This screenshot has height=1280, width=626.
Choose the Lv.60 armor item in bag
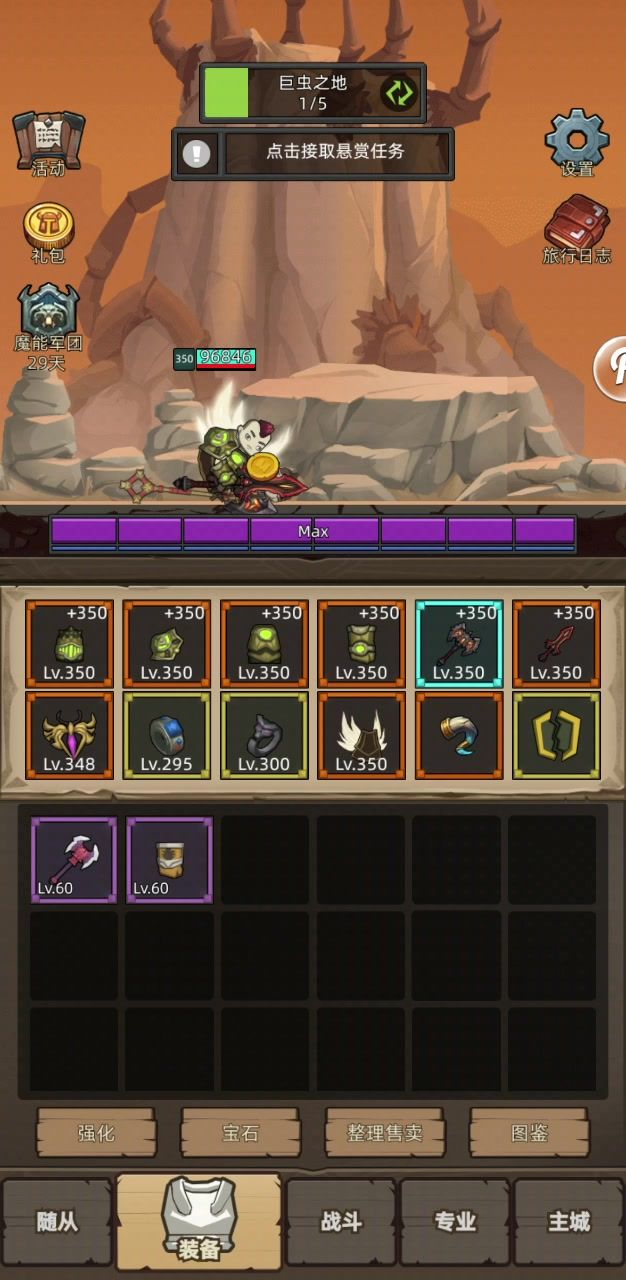pos(169,860)
